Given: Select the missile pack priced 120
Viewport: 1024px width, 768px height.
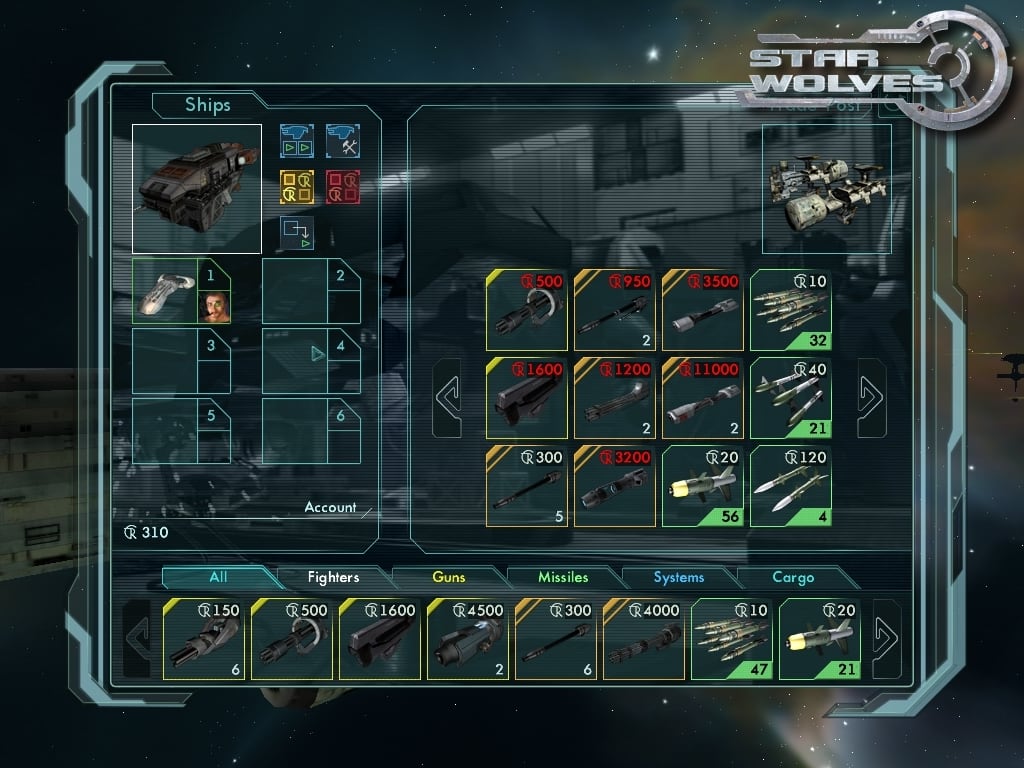Looking at the screenshot, I should click(791, 486).
